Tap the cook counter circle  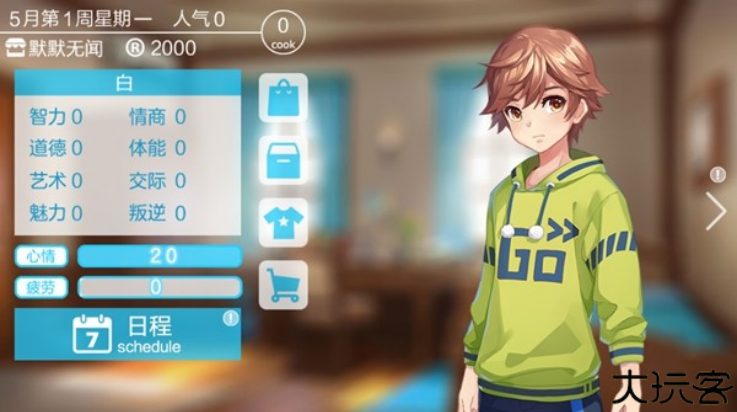tap(283, 32)
